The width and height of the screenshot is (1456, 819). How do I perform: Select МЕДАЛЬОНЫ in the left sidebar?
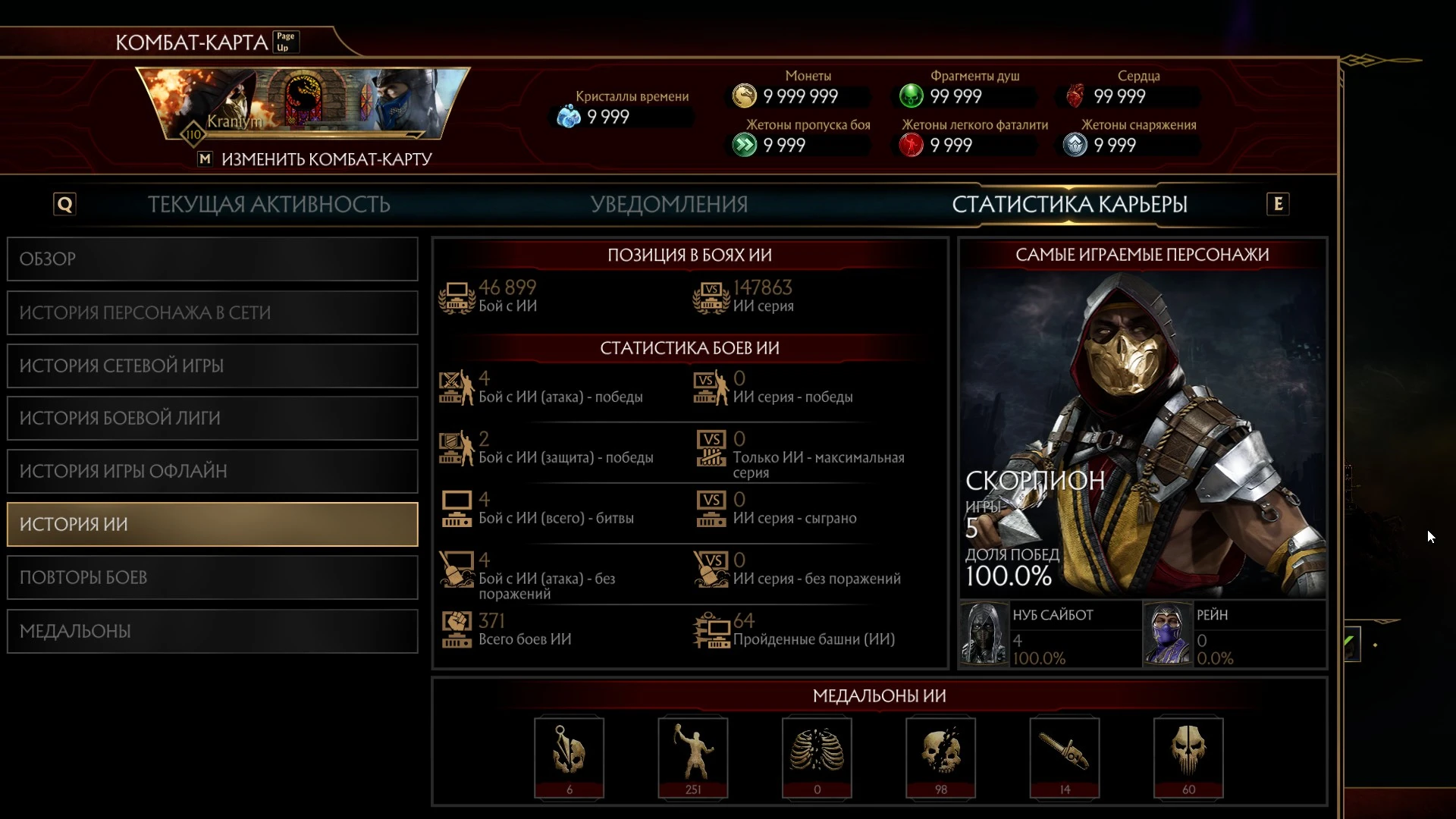212,630
